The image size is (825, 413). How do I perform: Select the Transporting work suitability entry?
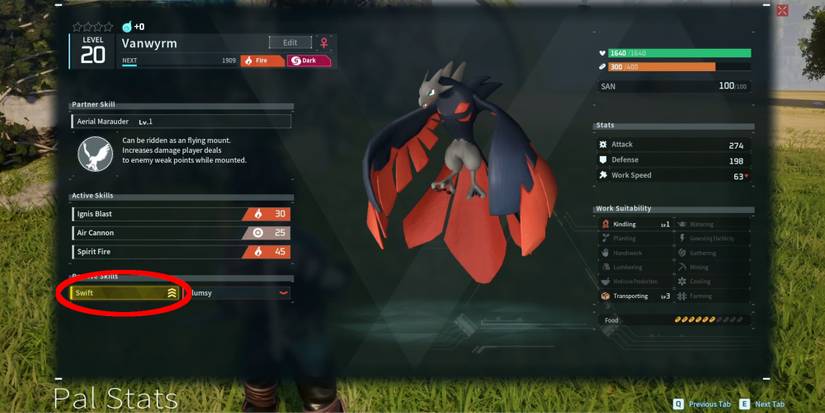[635, 296]
